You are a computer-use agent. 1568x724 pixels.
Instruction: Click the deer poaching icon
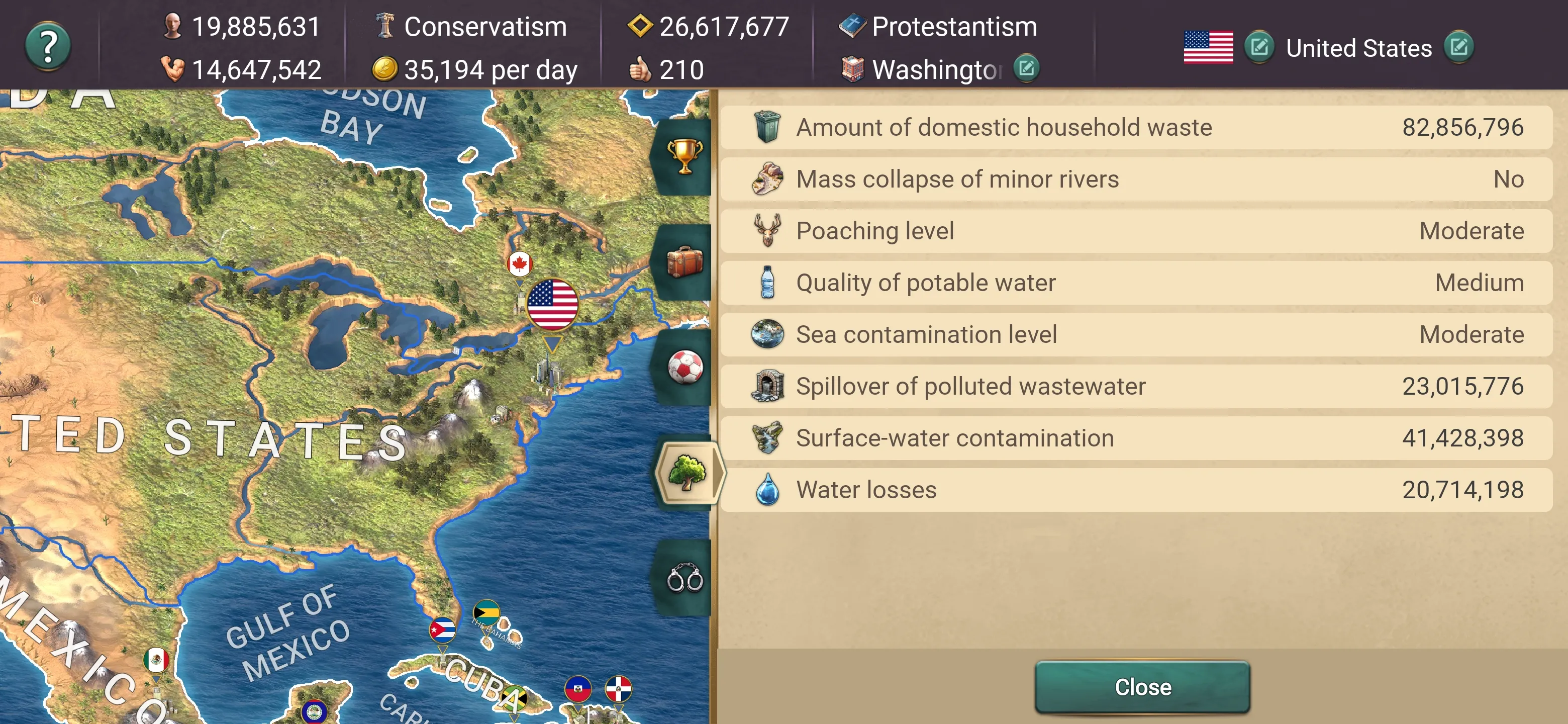(x=767, y=230)
